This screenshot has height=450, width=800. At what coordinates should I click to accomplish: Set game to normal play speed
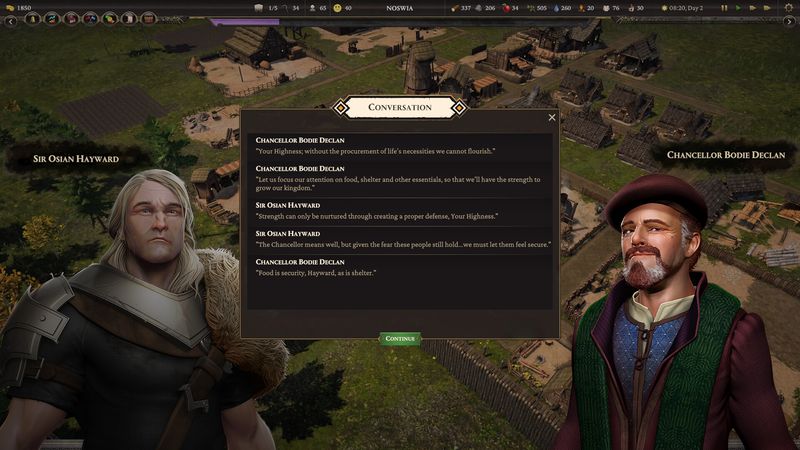(x=739, y=8)
